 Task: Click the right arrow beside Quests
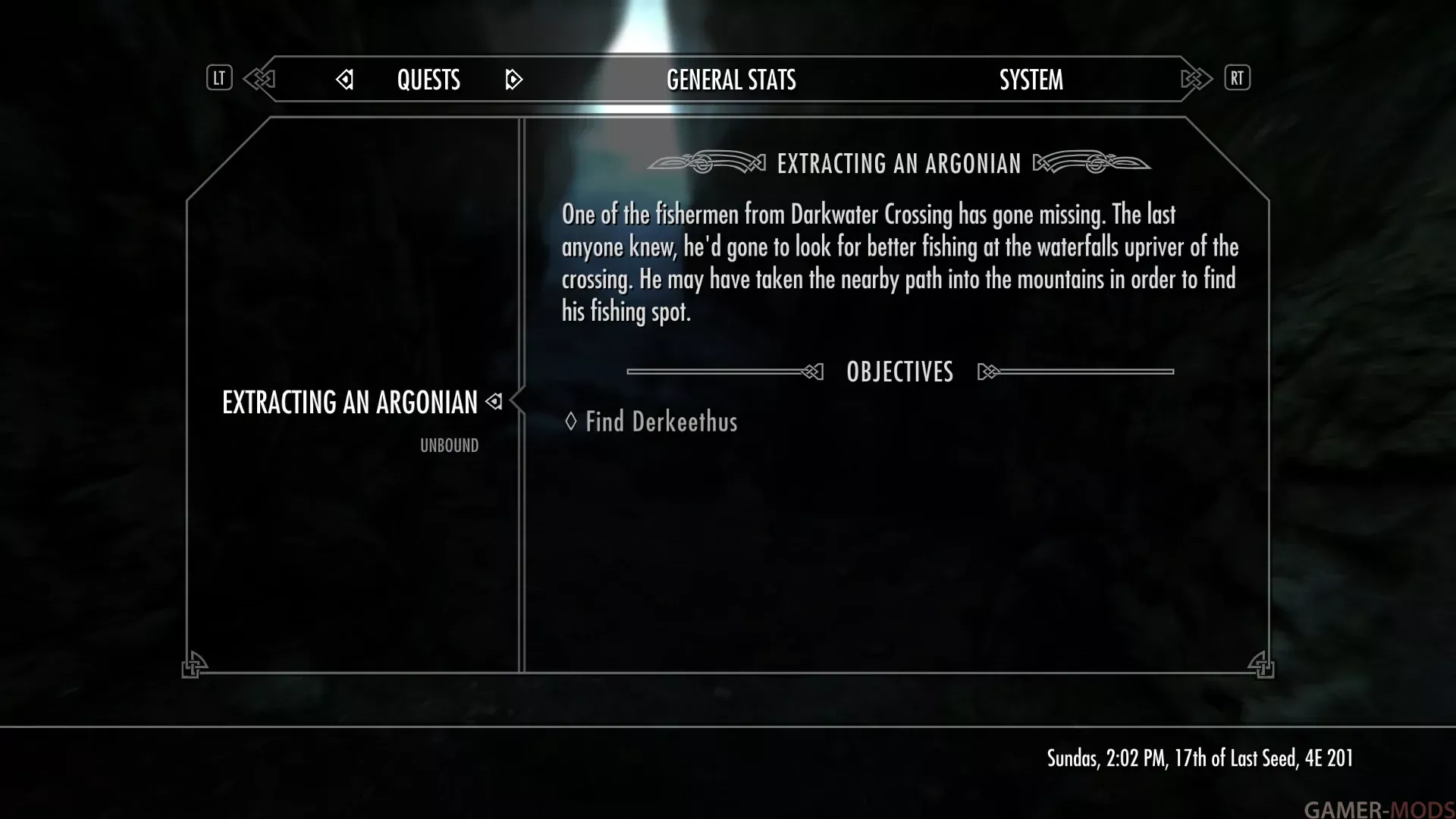tap(513, 80)
